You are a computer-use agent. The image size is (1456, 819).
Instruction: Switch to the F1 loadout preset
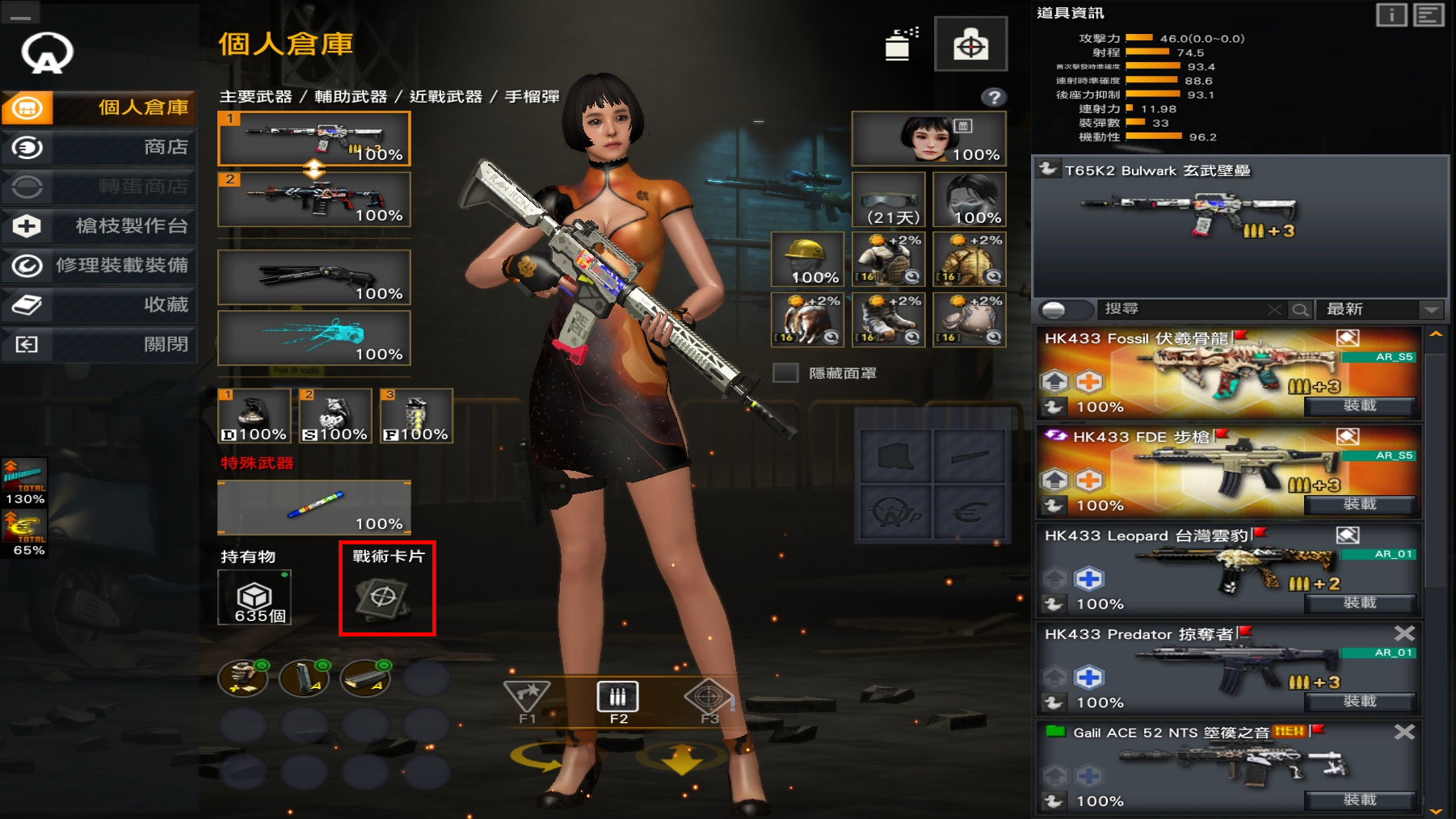click(527, 700)
